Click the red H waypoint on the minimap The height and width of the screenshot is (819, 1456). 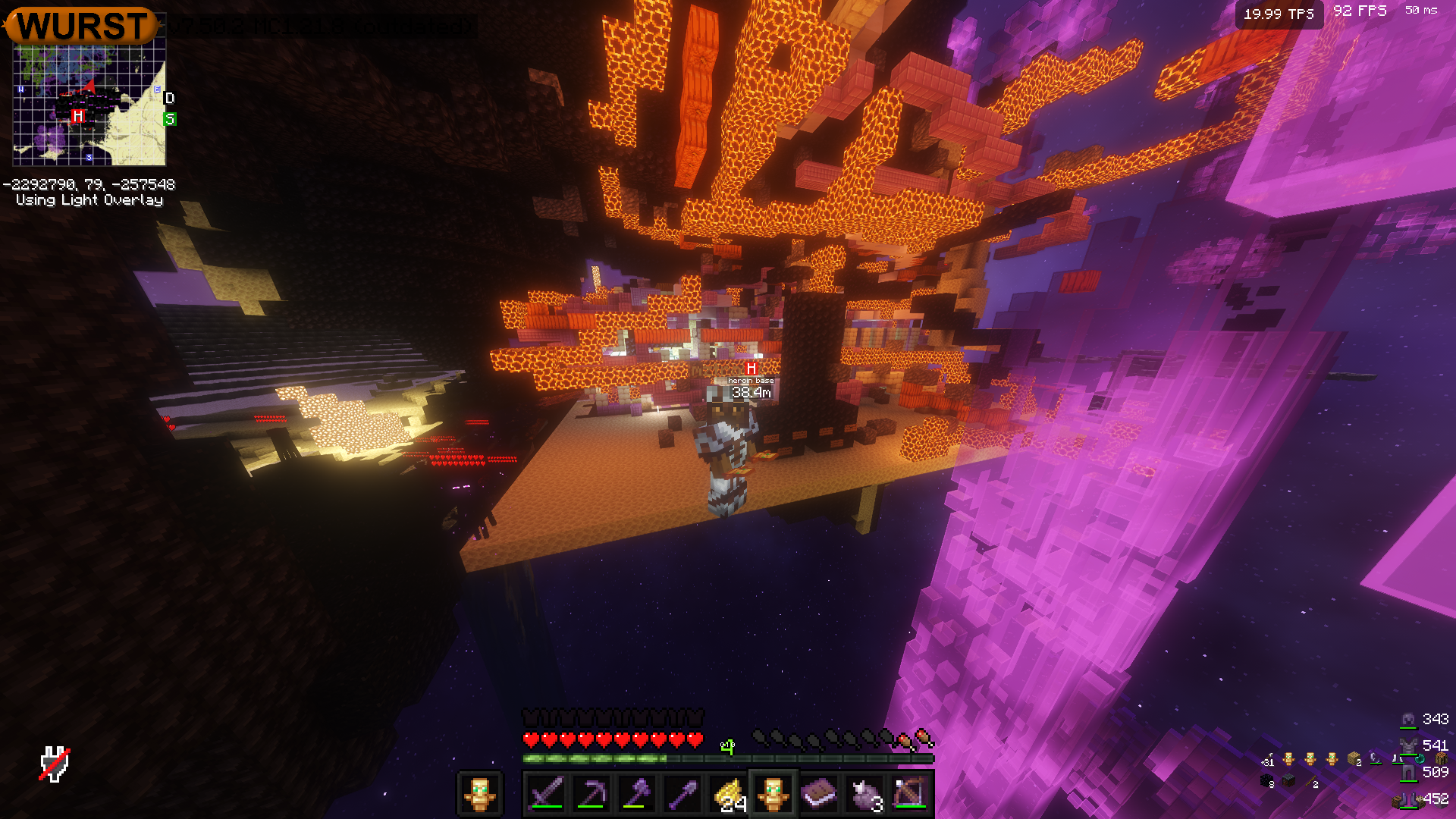pyautogui.click(x=77, y=116)
